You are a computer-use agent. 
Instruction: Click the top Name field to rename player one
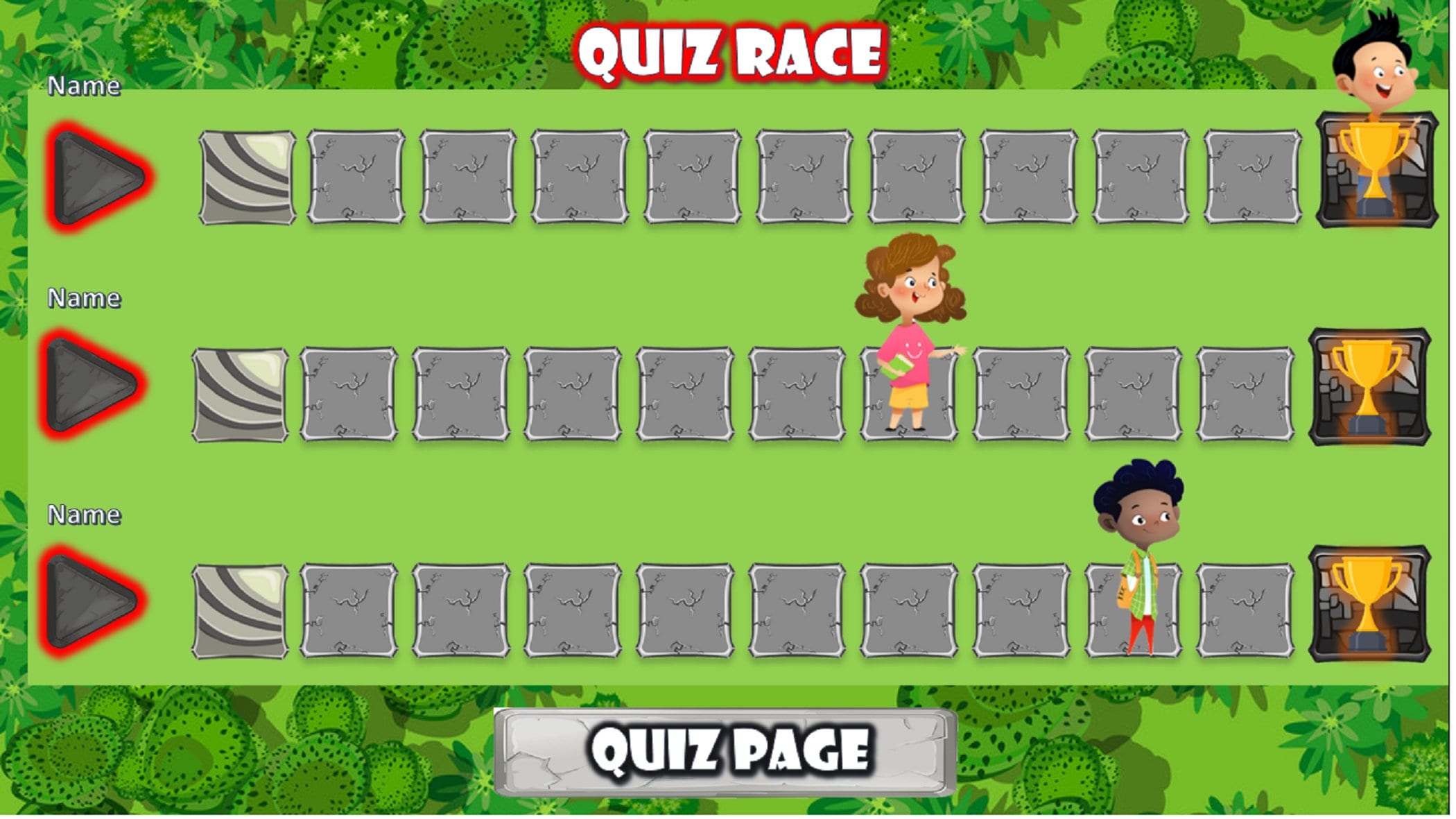(x=85, y=85)
